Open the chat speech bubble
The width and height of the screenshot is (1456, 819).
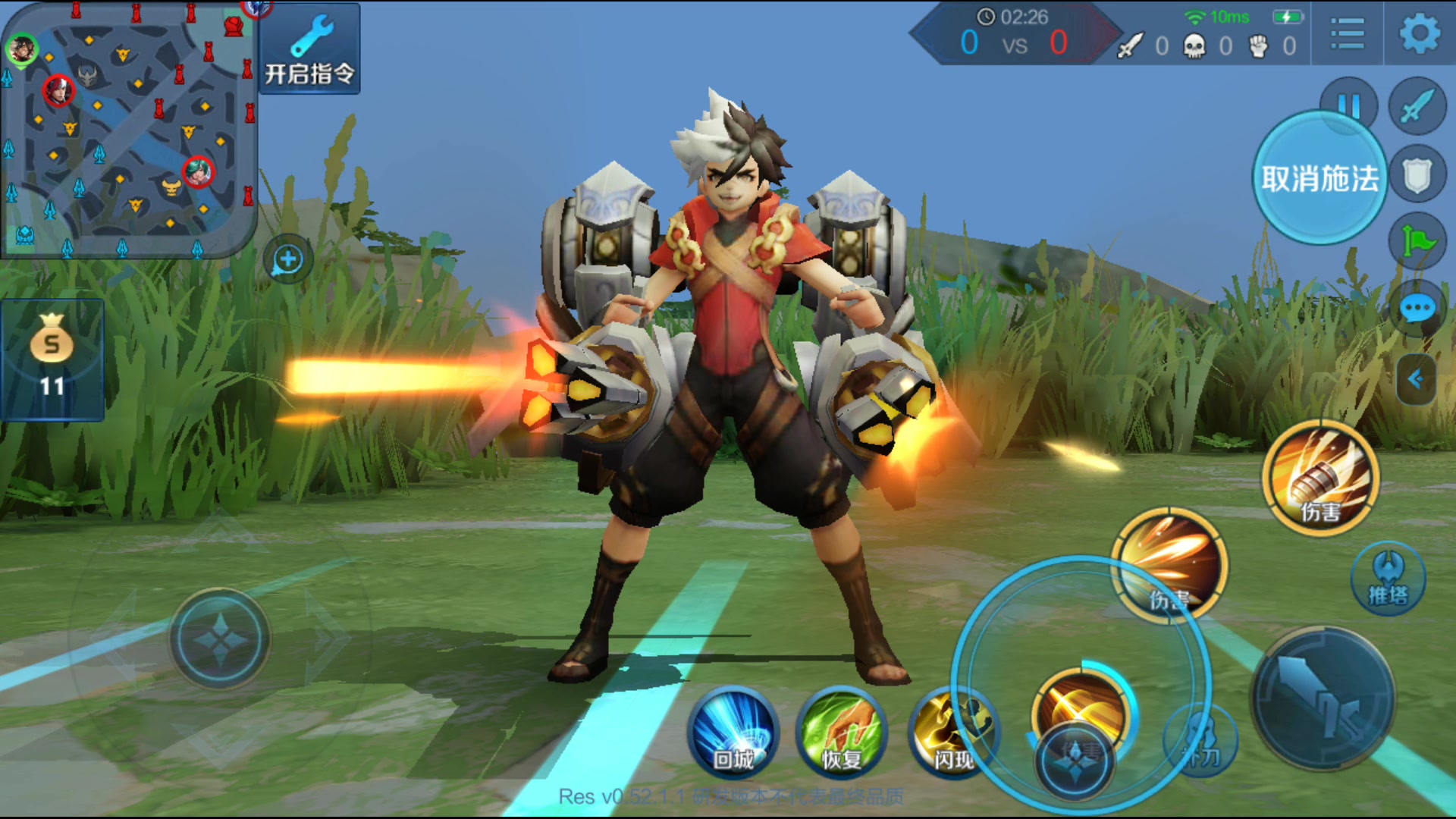coord(1417,309)
